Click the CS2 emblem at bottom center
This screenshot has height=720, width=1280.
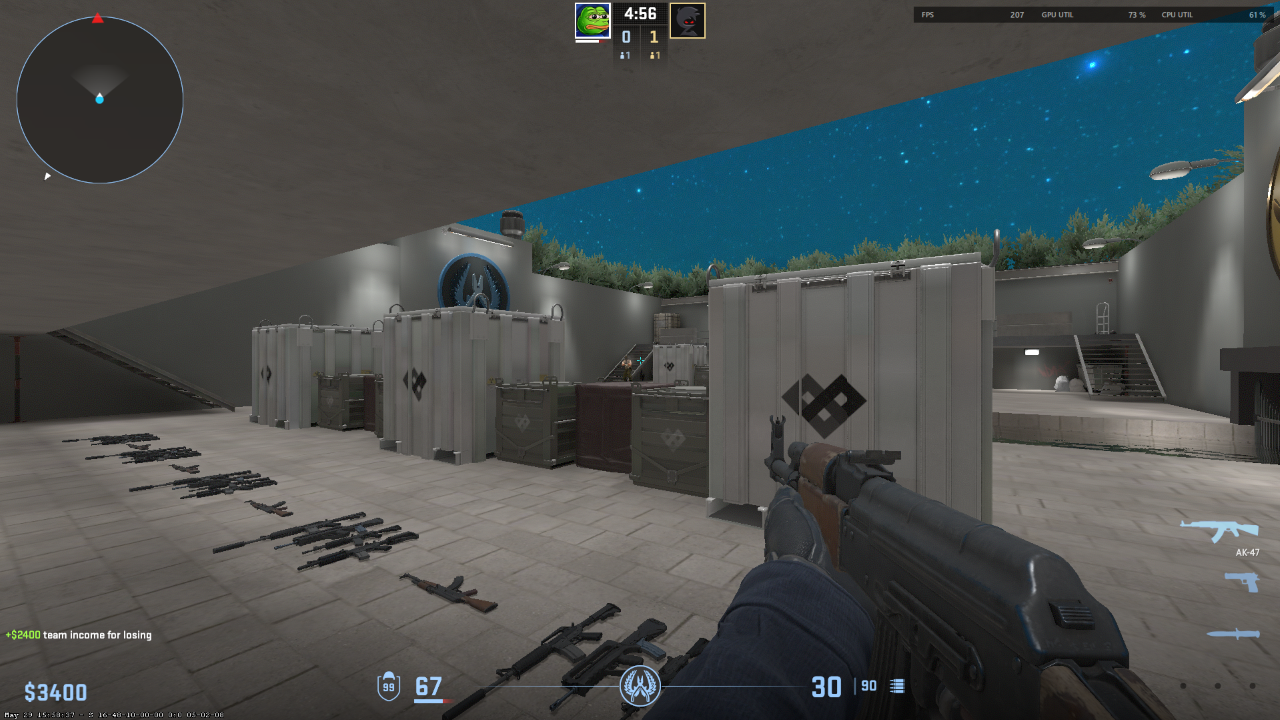coord(640,686)
